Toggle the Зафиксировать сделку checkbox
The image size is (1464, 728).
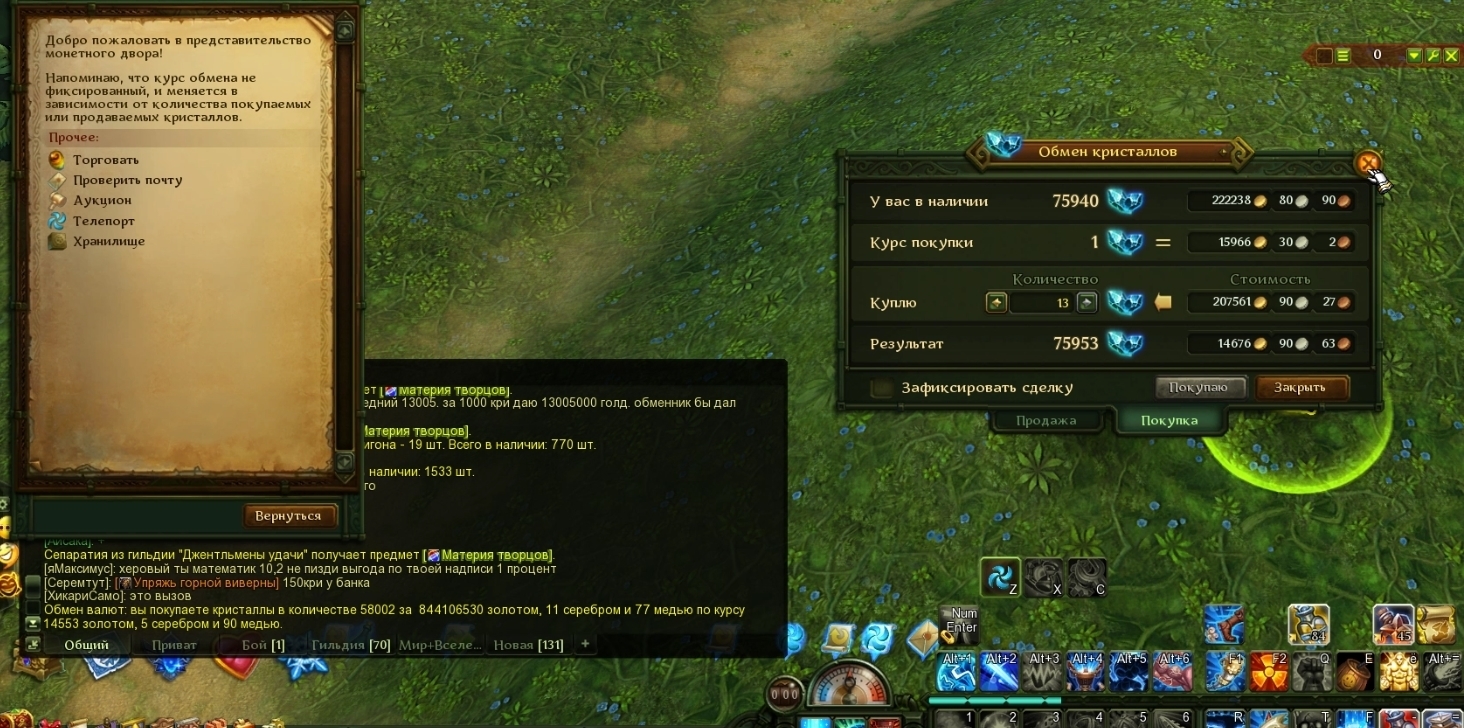click(x=881, y=388)
